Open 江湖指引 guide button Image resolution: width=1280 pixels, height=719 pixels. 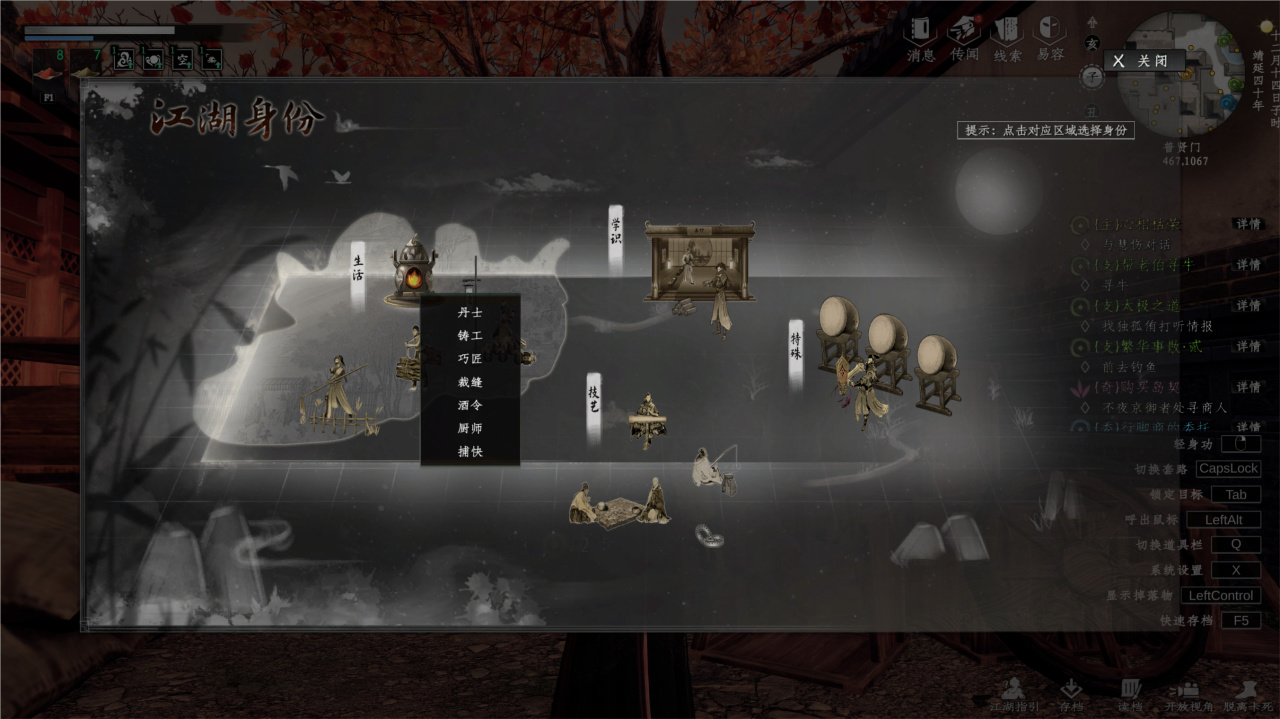tap(1014, 694)
